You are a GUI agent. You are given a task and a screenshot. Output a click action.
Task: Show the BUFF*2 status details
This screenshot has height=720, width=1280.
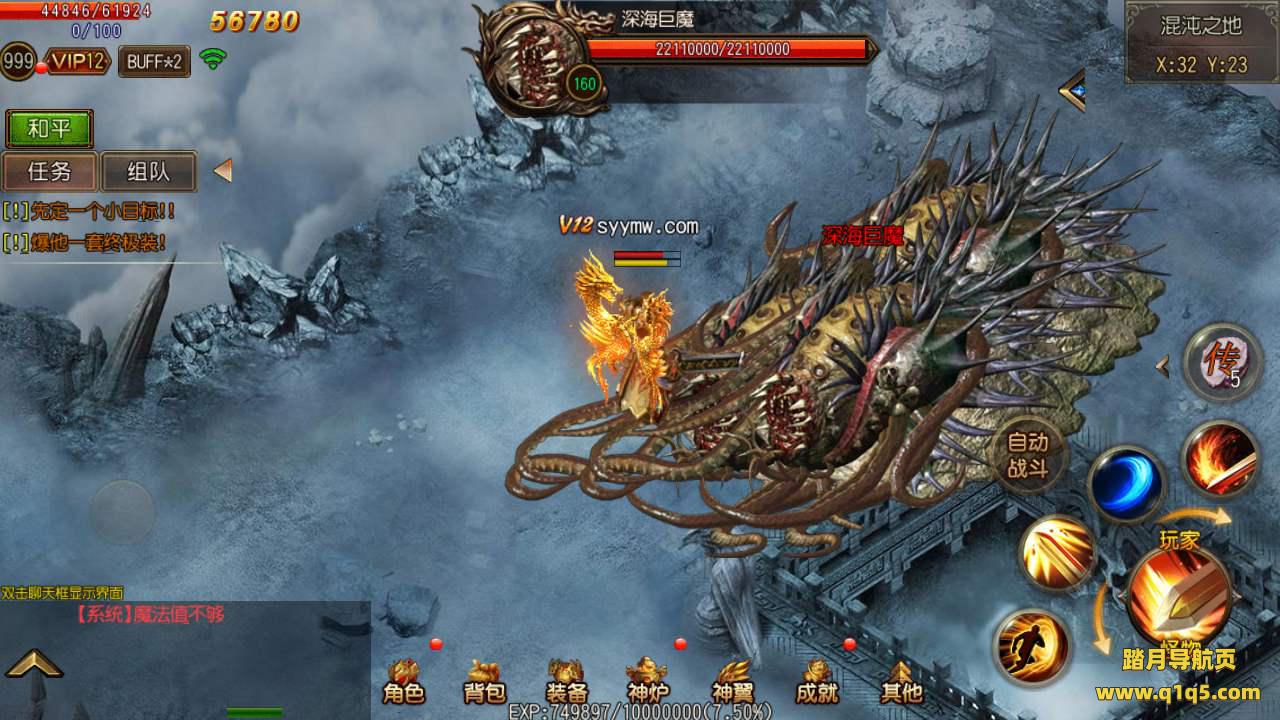(x=154, y=61)
